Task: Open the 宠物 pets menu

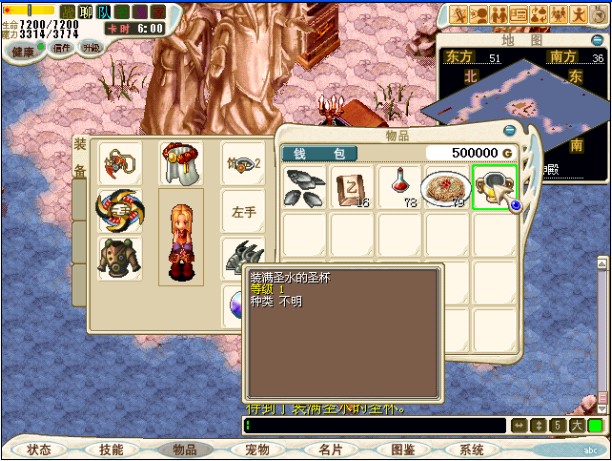Action: (258, 450)
